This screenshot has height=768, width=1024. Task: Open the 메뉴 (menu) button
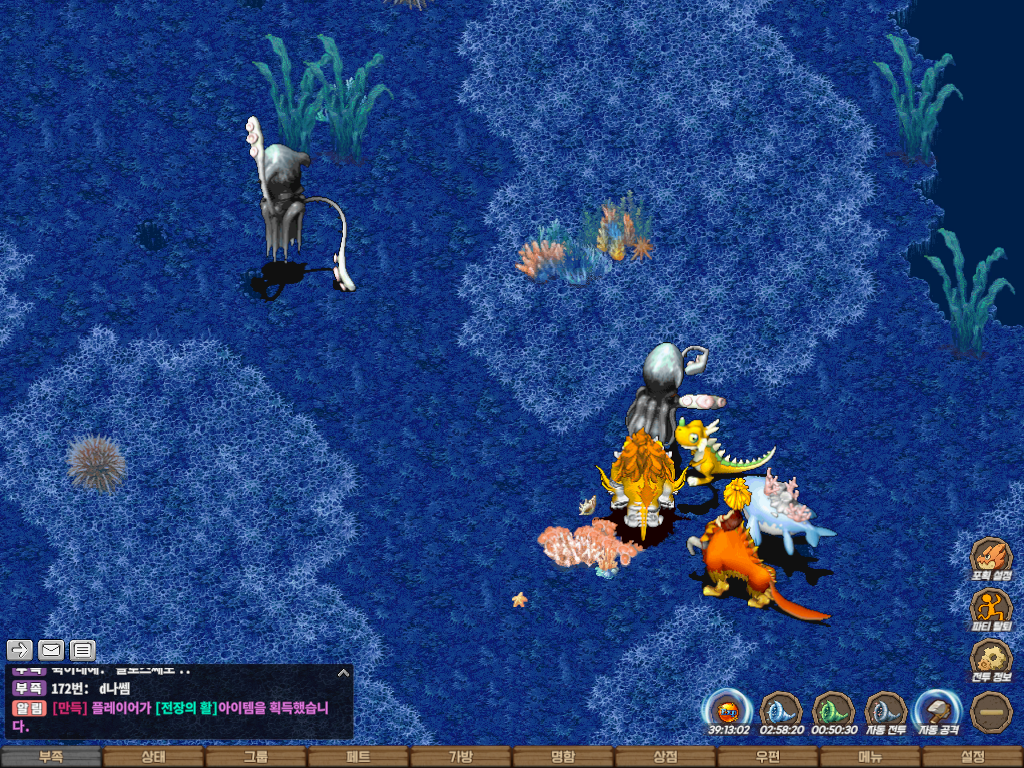870,757
